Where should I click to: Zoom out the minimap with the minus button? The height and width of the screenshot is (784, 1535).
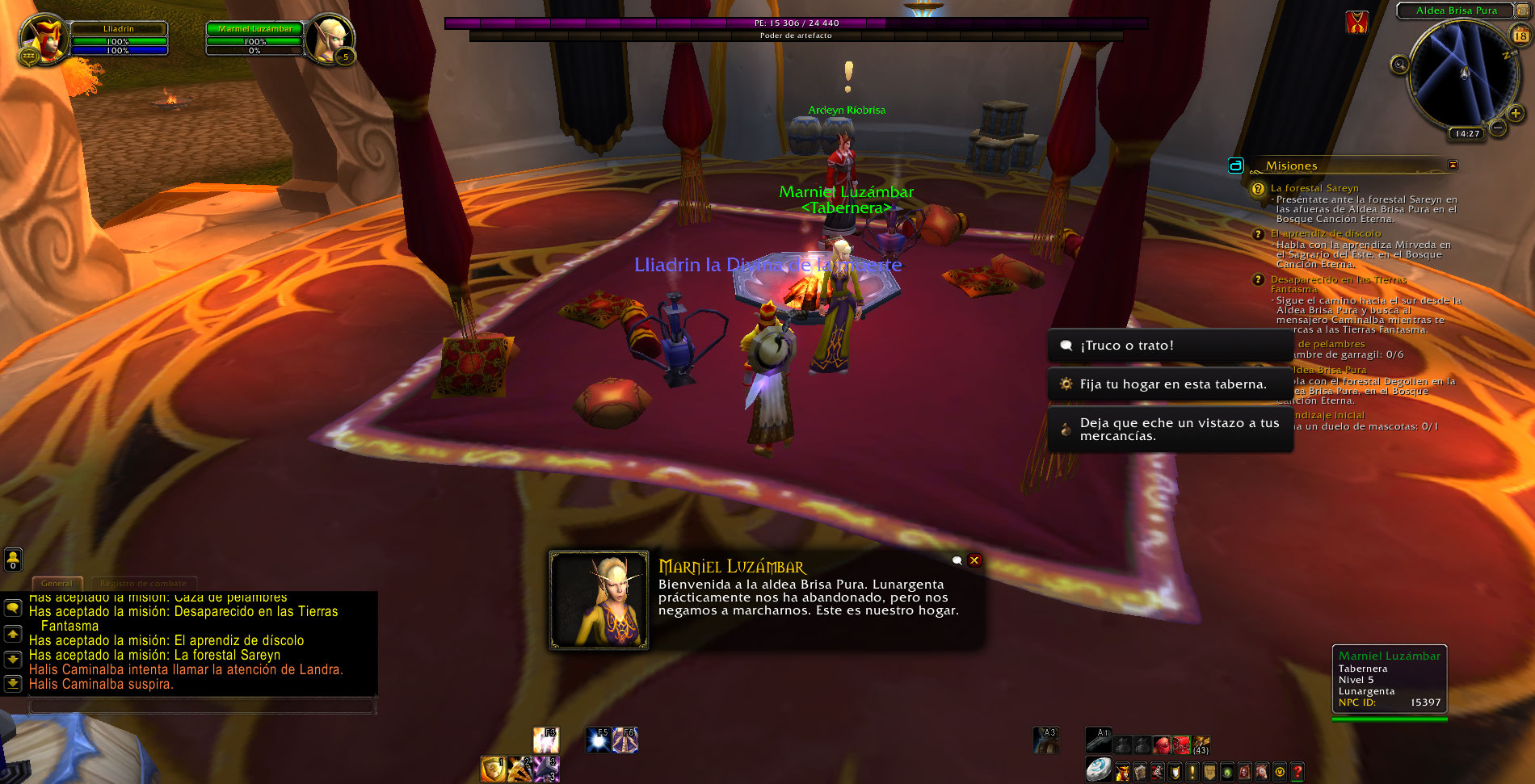coord(1497,128)
